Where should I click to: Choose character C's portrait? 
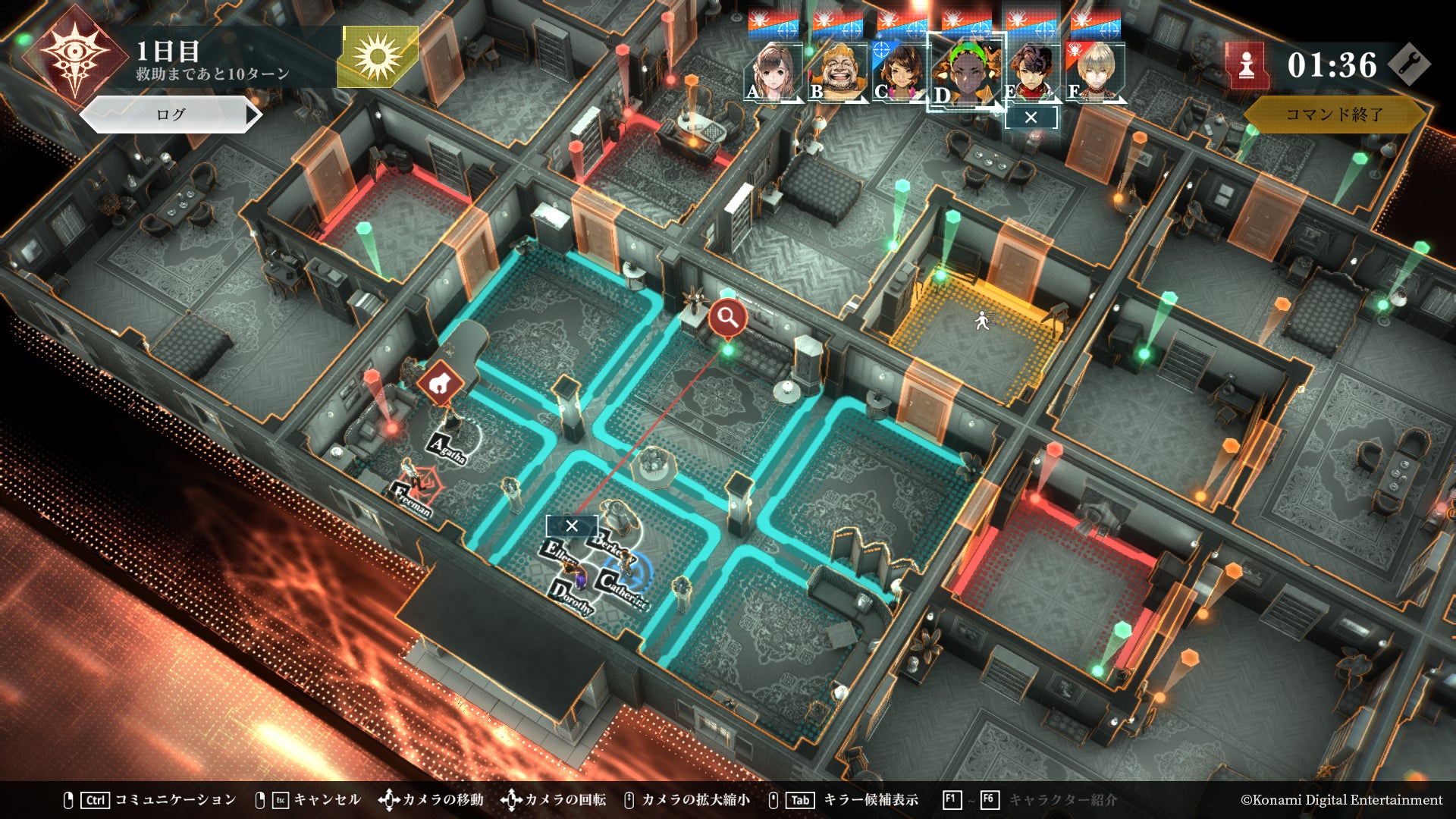tap(900, 72)
